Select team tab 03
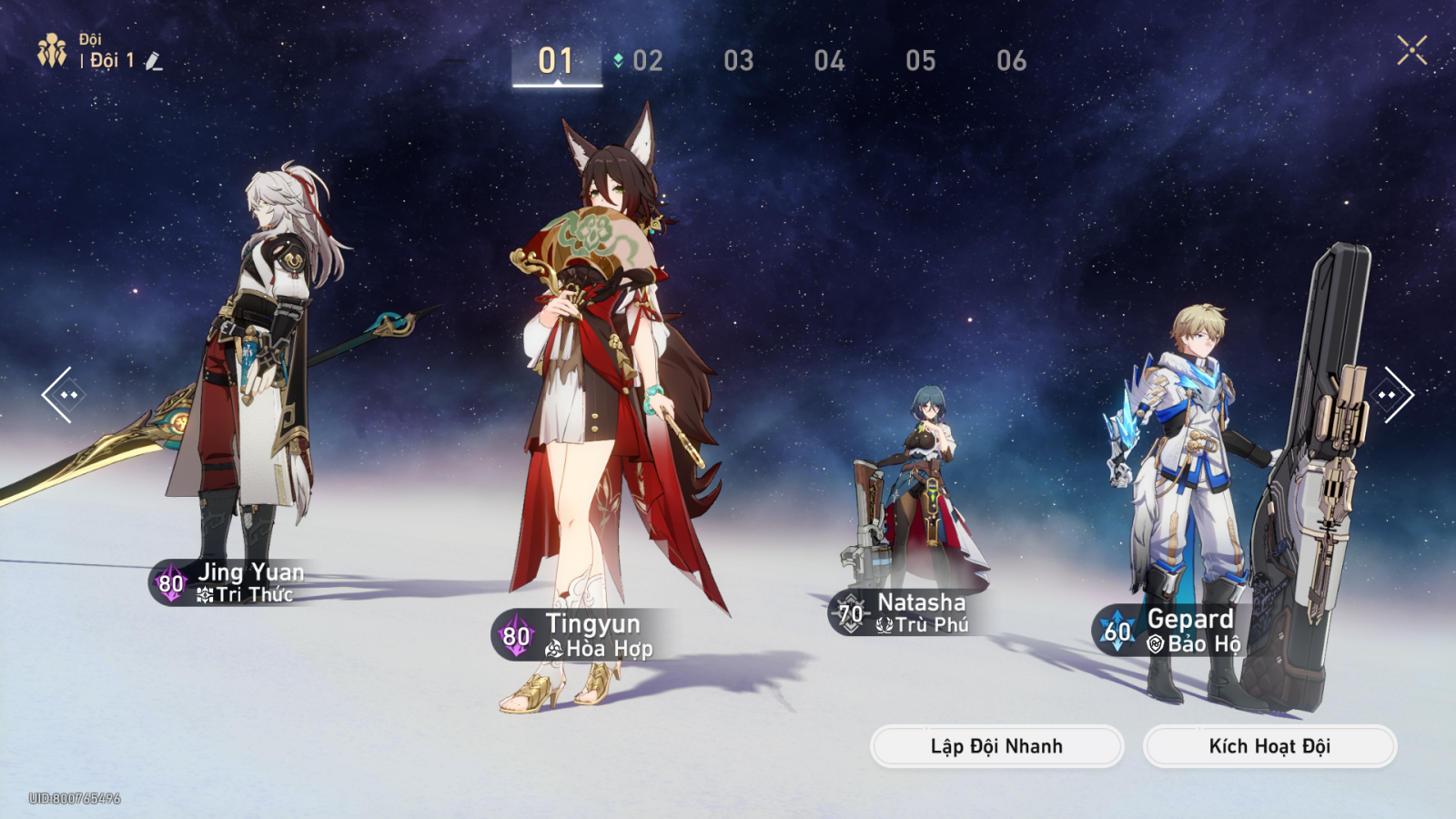 pos(738,61)
